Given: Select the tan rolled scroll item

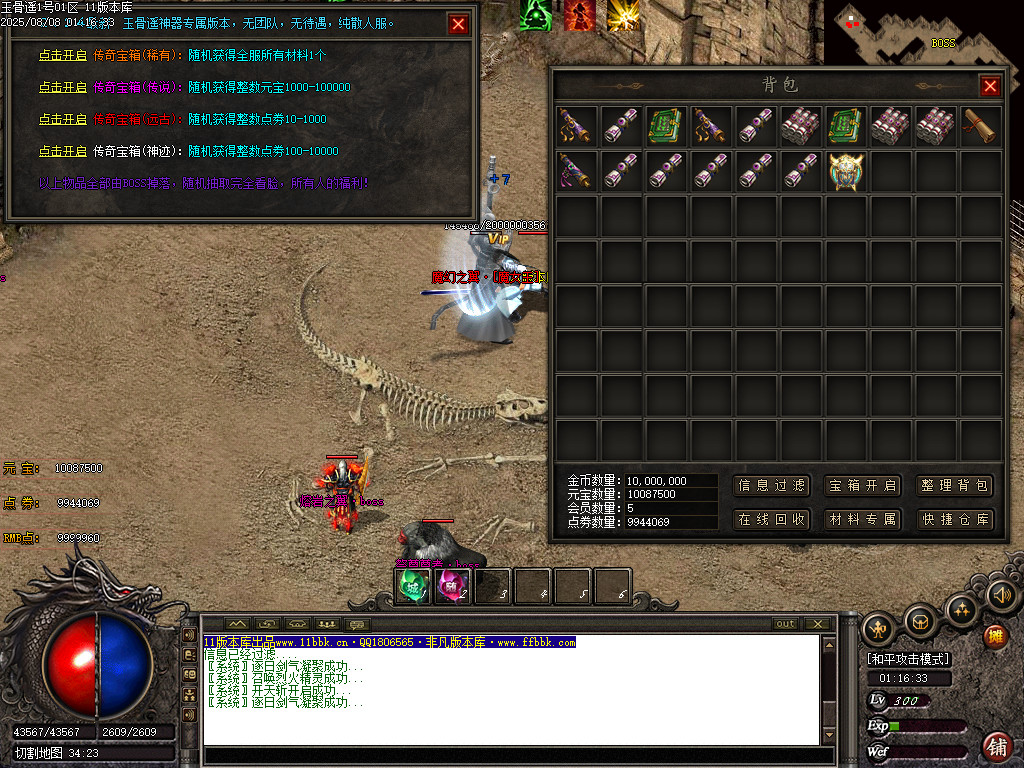Looking at the screenshot, I should coord(981,126).
